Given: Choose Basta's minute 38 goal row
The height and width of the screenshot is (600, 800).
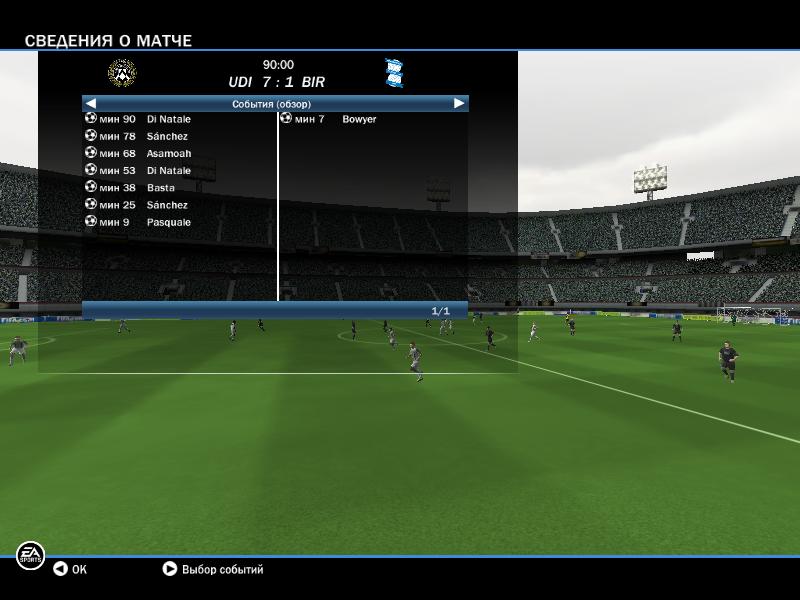Looking at the screenshot, I should point(160,188).
